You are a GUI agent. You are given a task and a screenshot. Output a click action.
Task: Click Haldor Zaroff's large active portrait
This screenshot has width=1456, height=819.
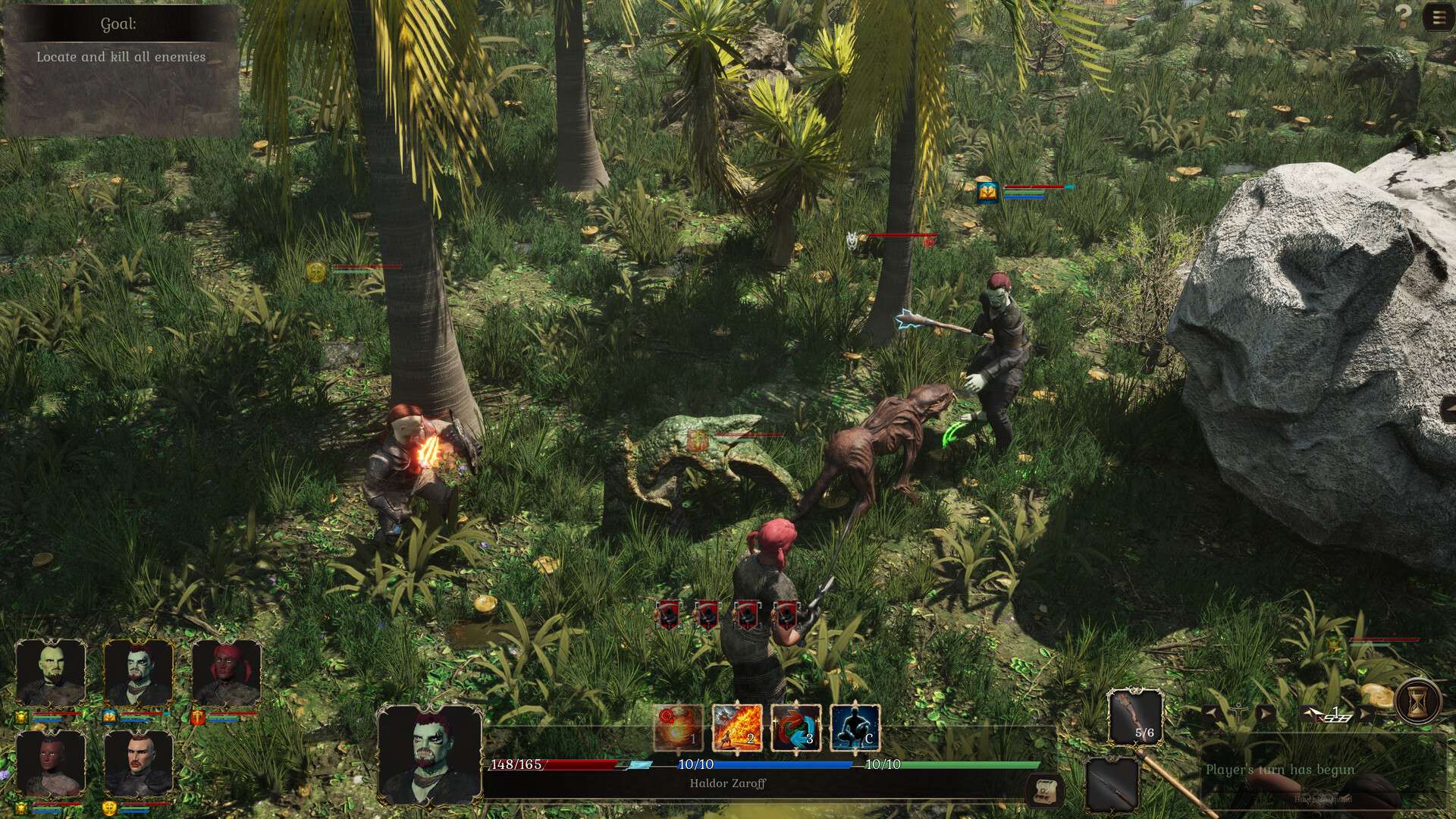point(429,755)
